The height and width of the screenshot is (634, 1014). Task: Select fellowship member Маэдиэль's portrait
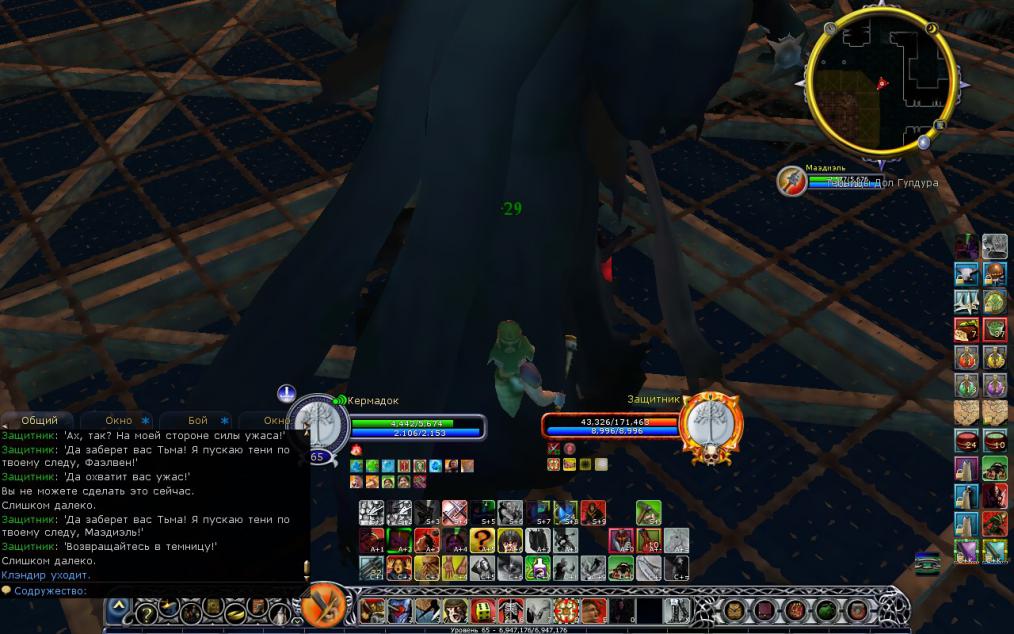tap(793, 181)
